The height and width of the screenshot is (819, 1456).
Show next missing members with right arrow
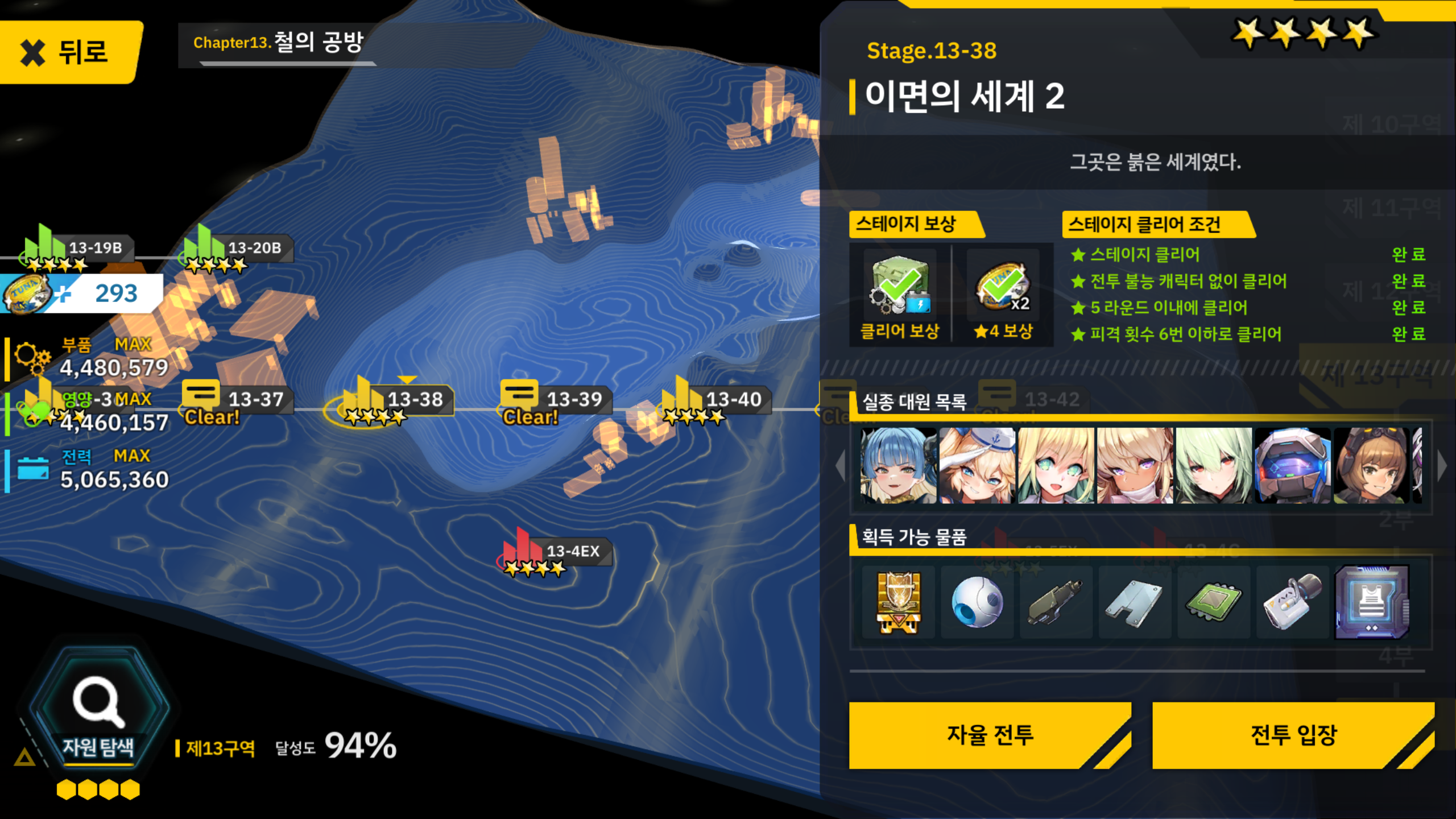coord(1441,465)
